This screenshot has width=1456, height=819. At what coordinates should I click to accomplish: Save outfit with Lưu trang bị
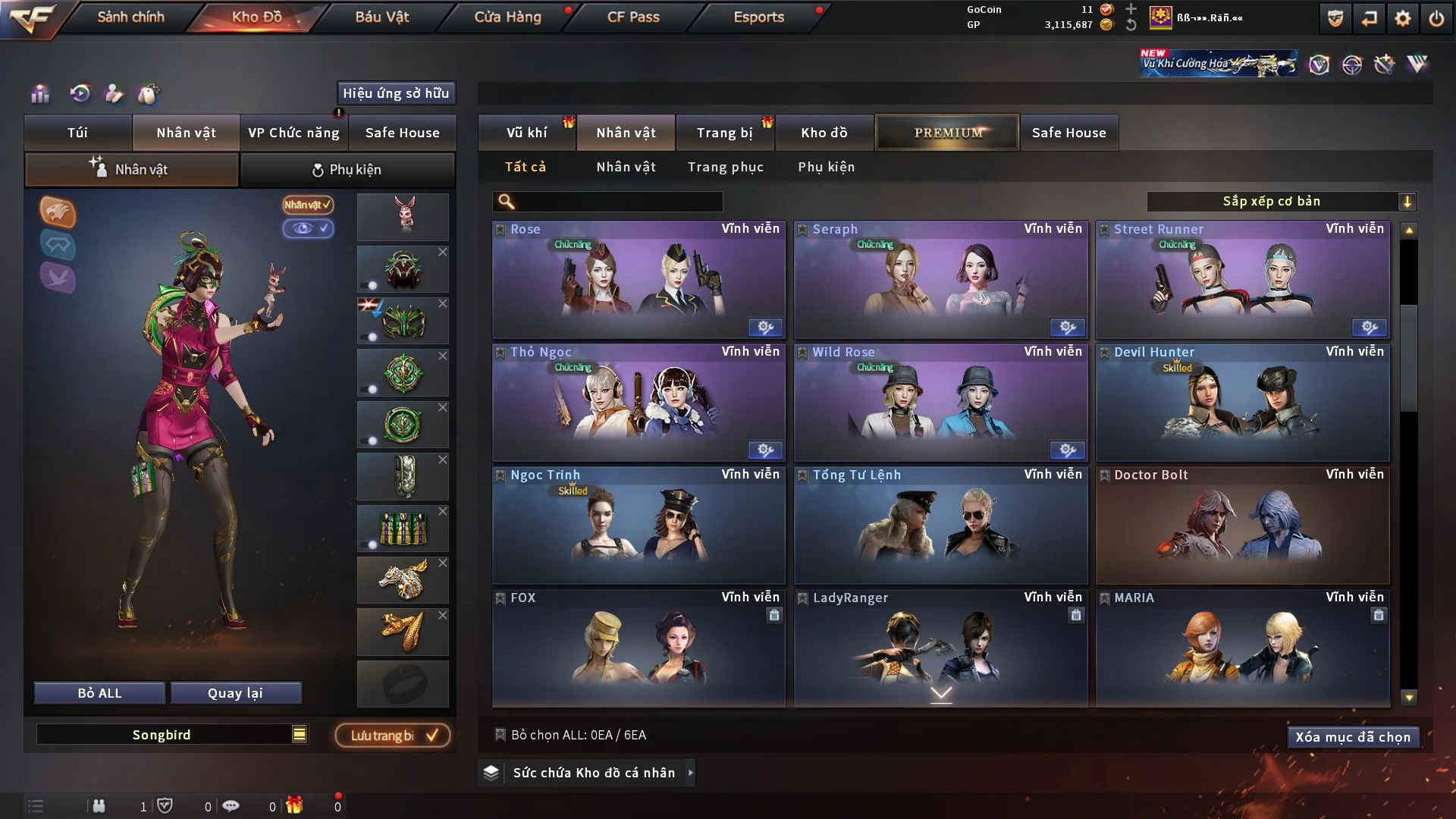pos(393,736)
